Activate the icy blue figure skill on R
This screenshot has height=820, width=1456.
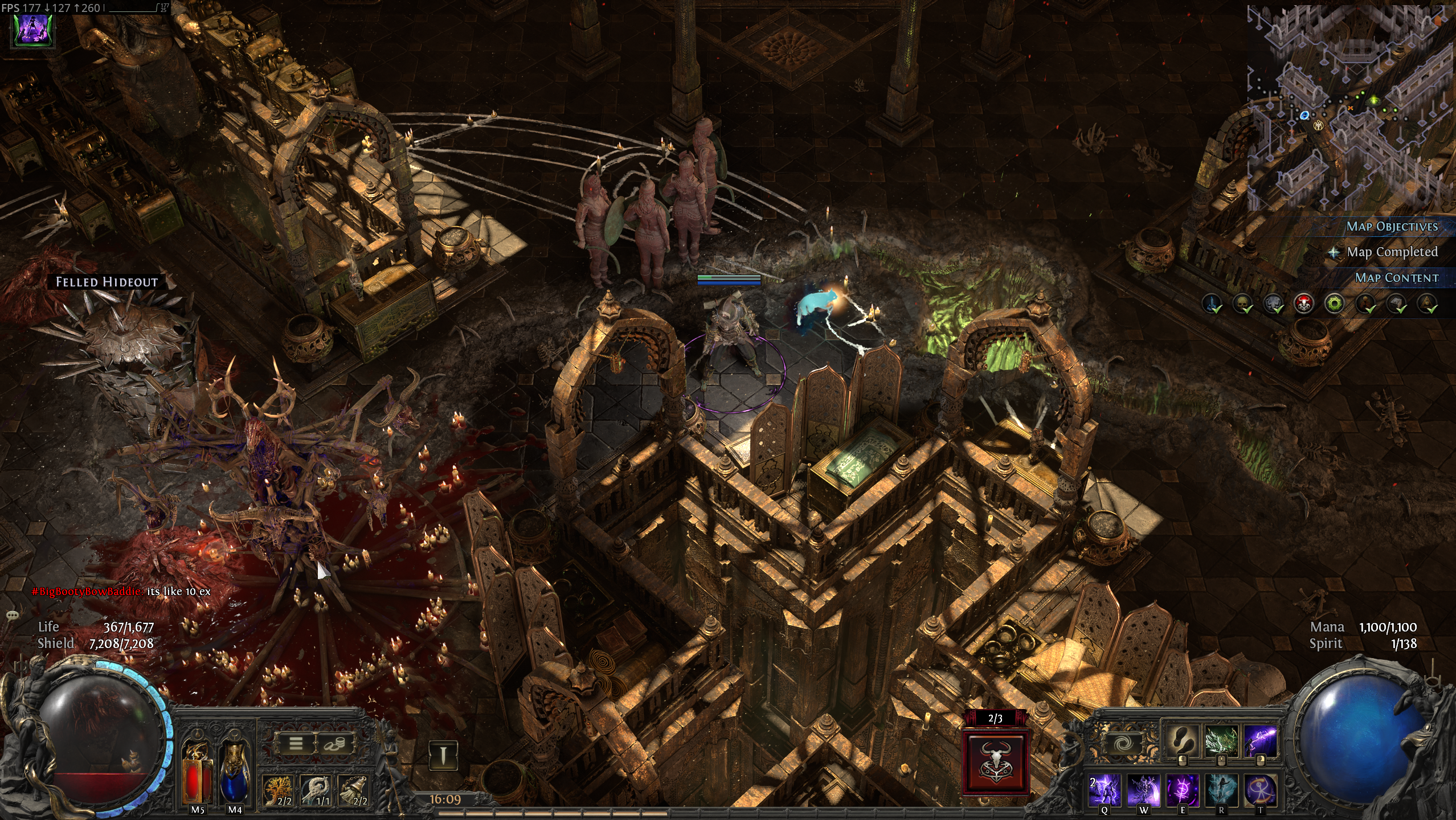(x=1221, y=790)
